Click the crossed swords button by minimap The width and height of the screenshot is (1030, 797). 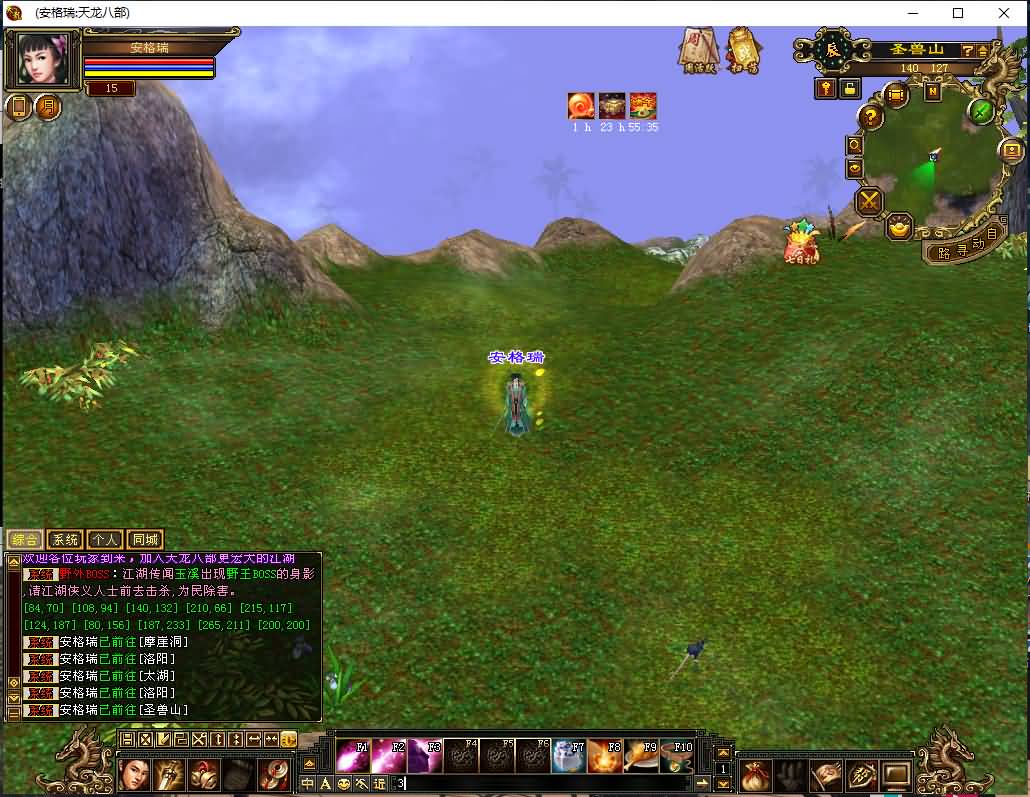pyautogui.click(x=870, y=202)
